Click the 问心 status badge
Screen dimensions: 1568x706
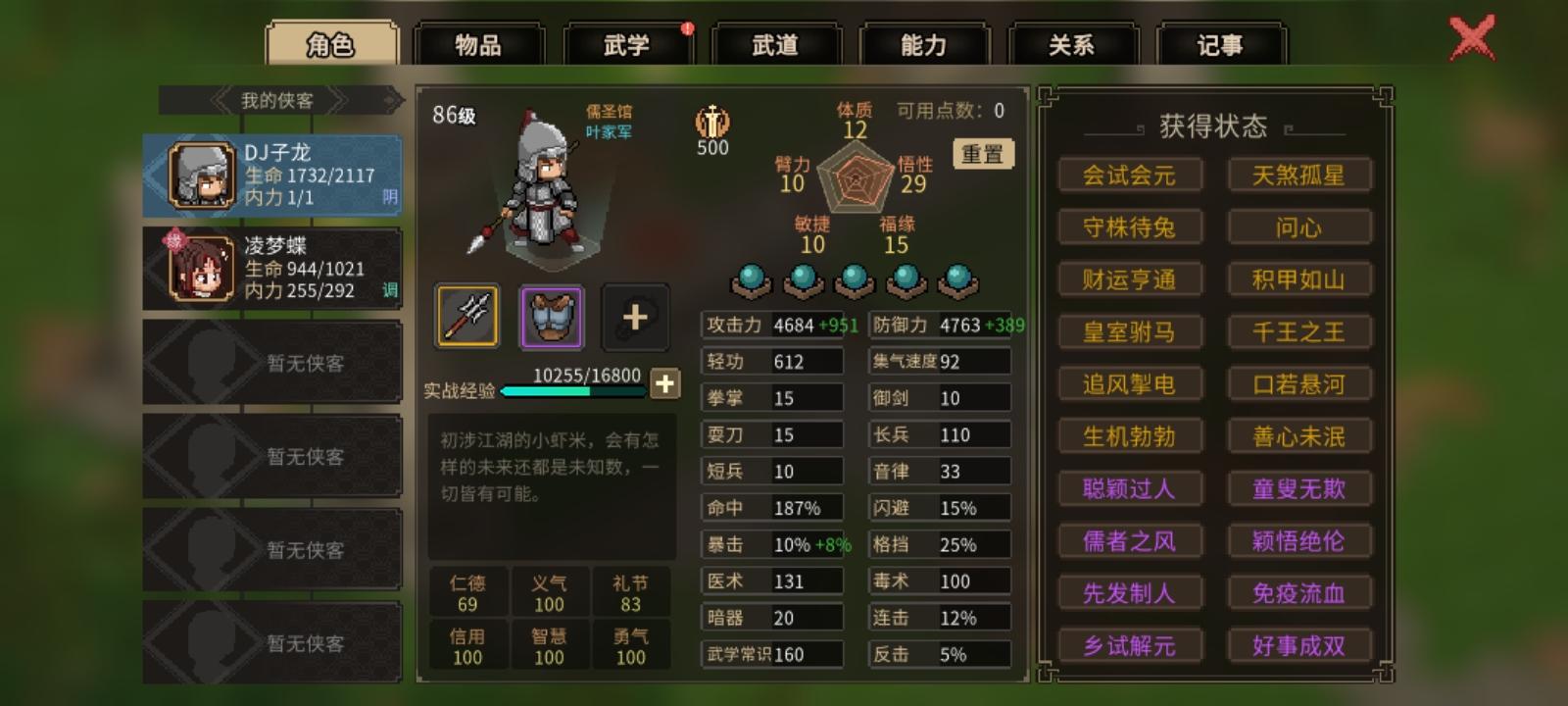pyautogui.click(x=1299, y=227)
